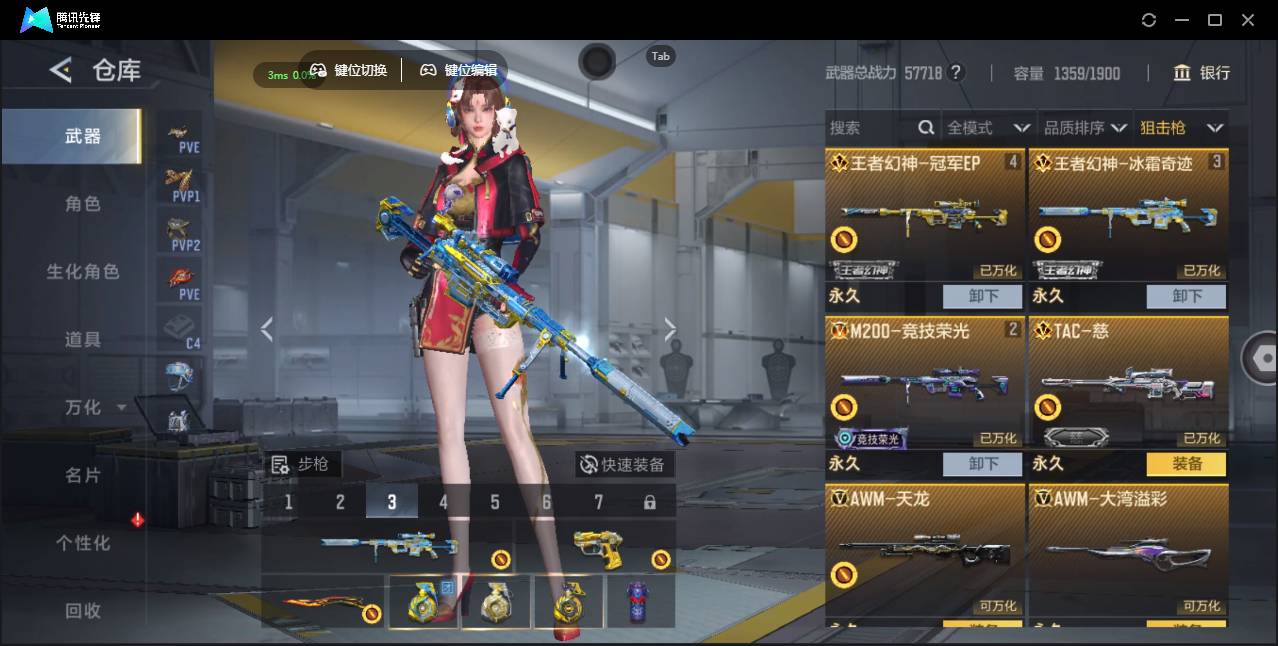Open the 品质排序 sort dropdown
This screenshot has height=646, width=1278.
tap(1085, 128)
